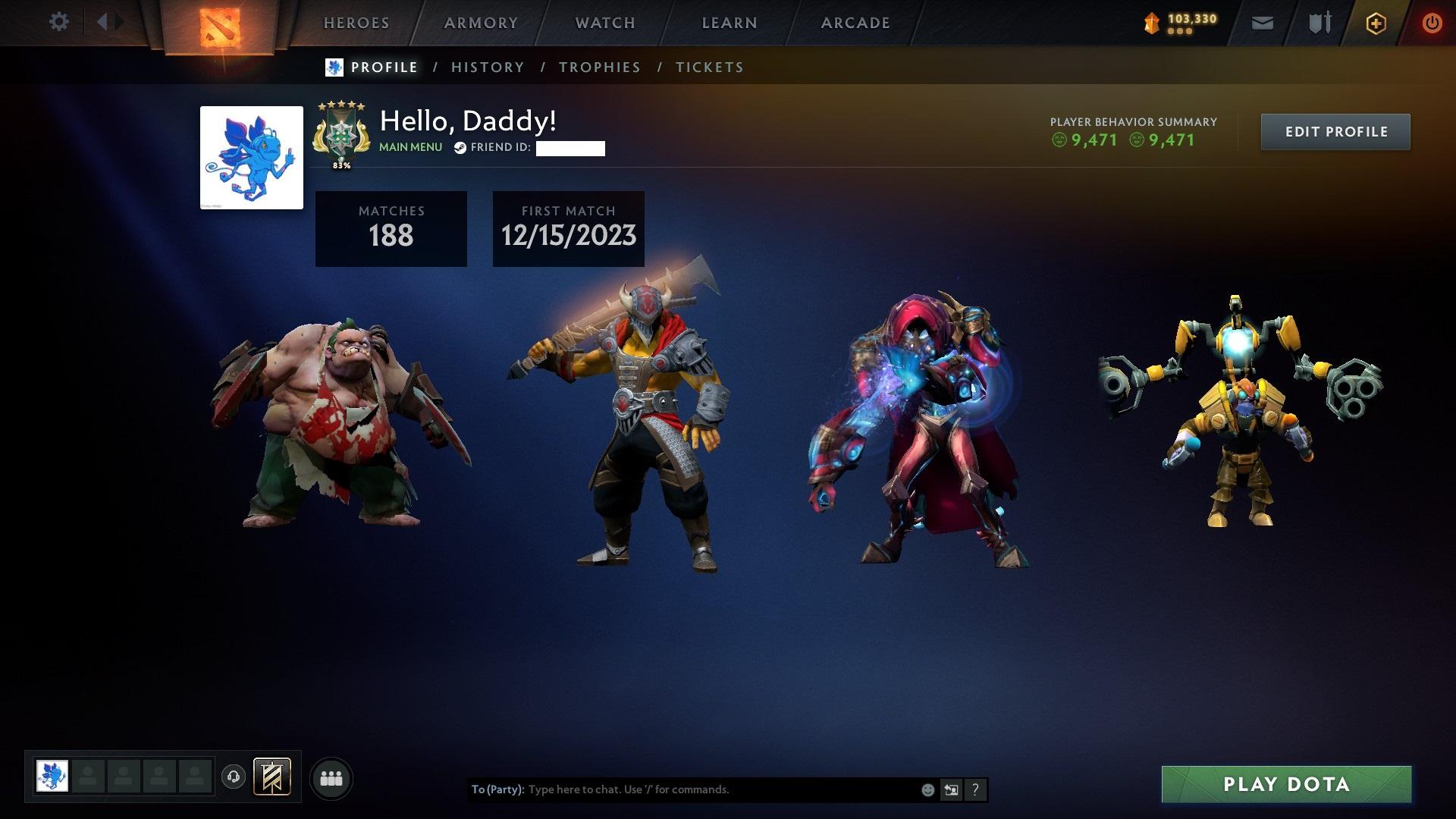Image resolution: width=1456 pixels, height=819 pixels.
Task: Open Dota Plus with the gold plus icon
Action: [x=1375, y=23]
